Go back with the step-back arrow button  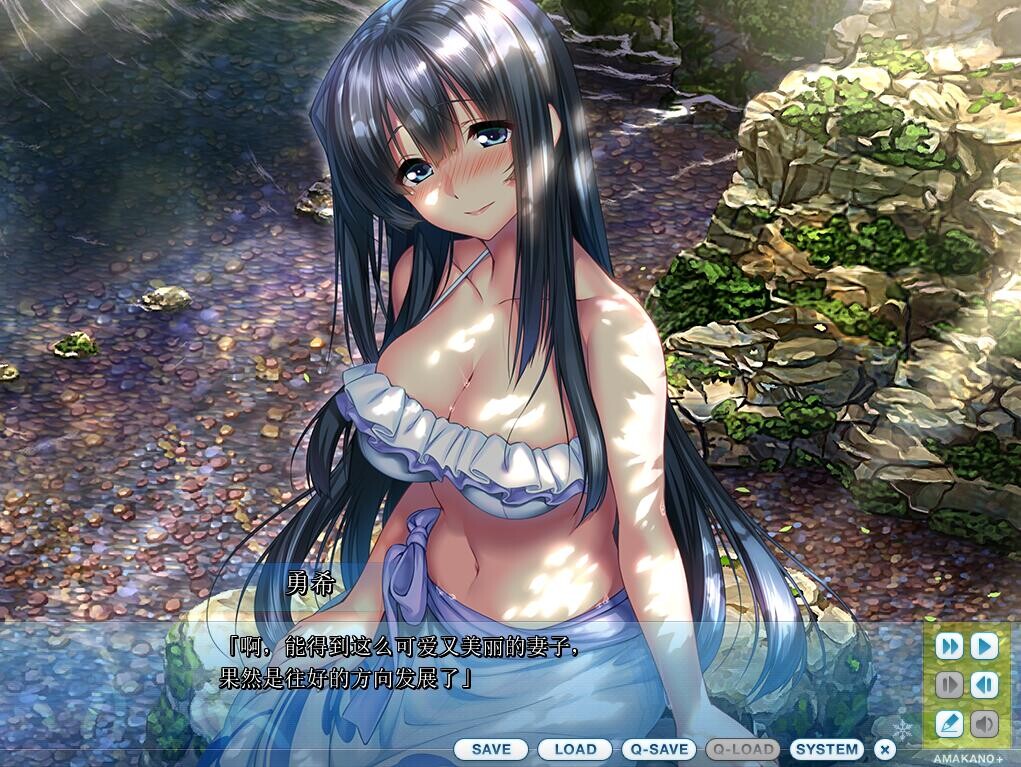click(984, 685)
